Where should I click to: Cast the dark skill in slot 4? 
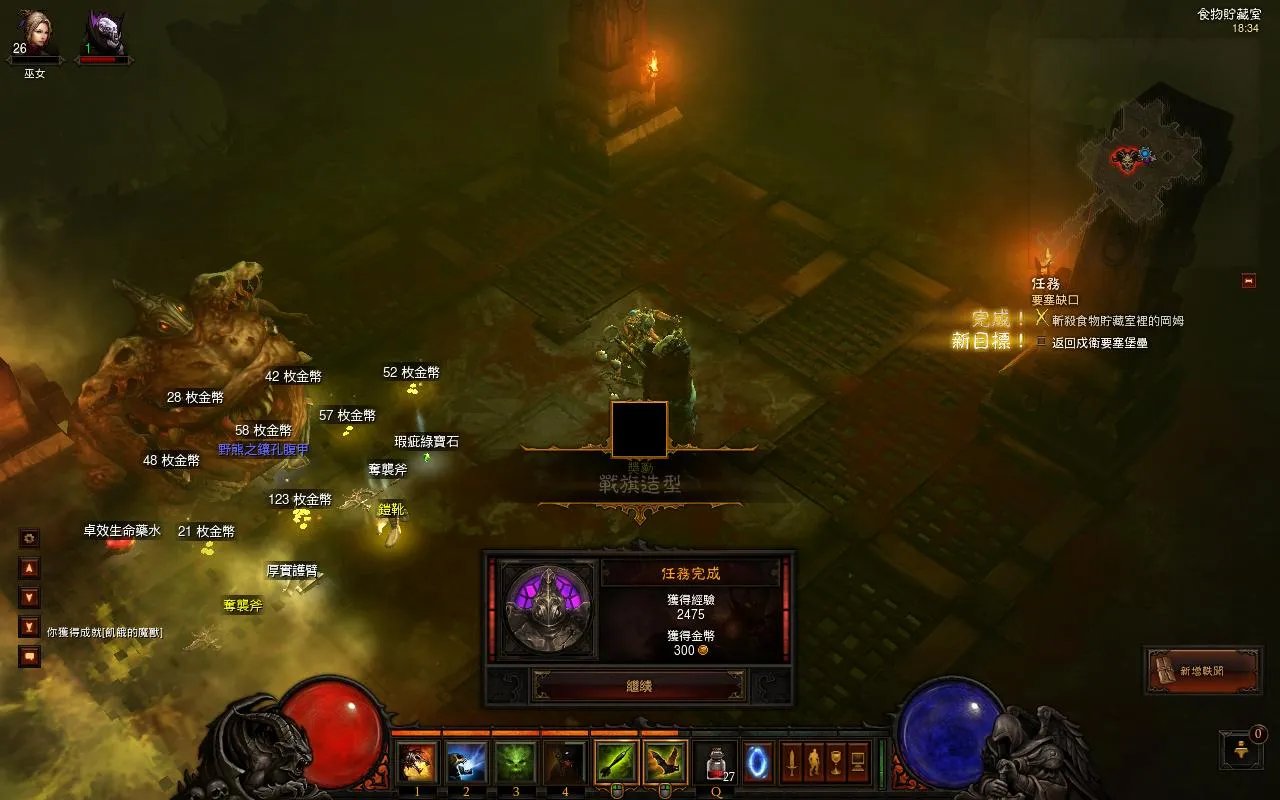565,762
